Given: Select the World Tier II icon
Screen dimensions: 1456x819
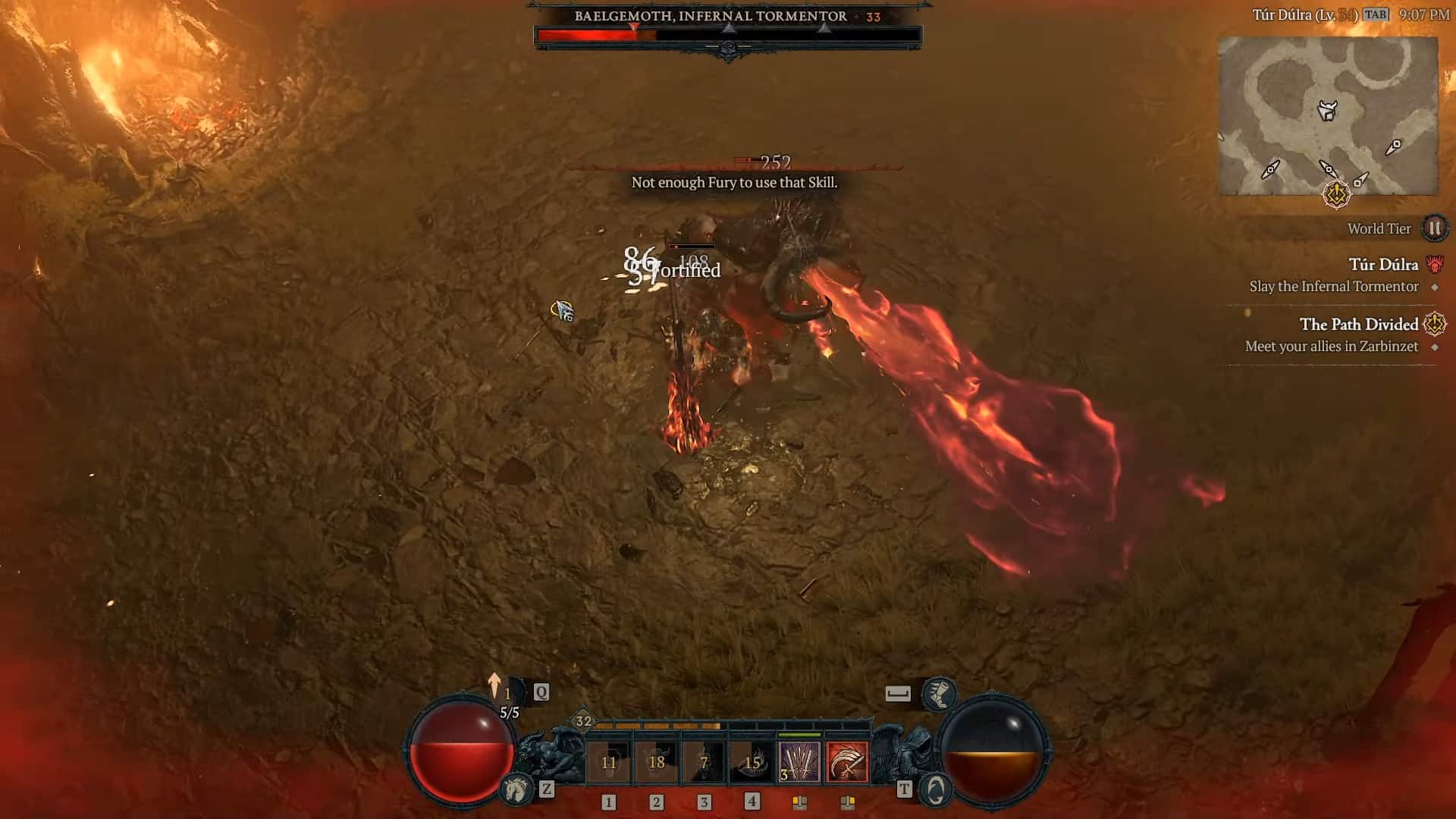Looking at the screenshot, I should (1434, 228).
